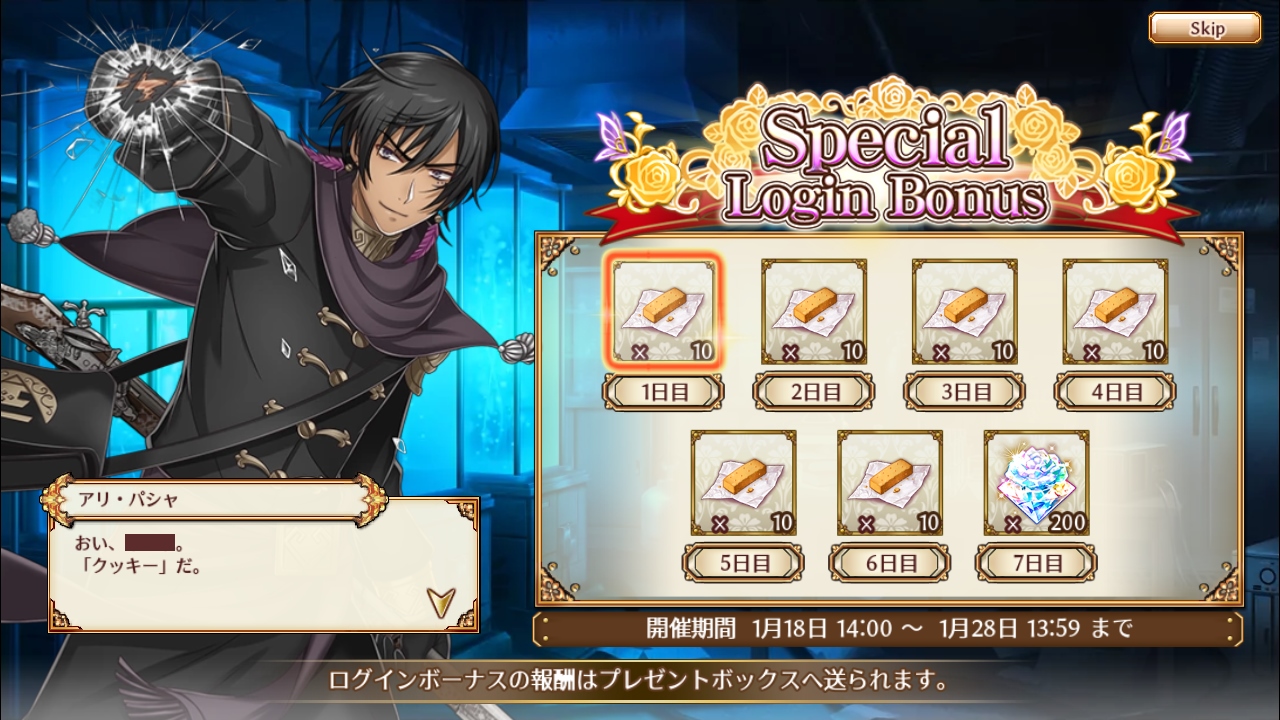Click the 1日目 day label
Viewport: 1280px width, 720px height.
(x=664, y=391)
